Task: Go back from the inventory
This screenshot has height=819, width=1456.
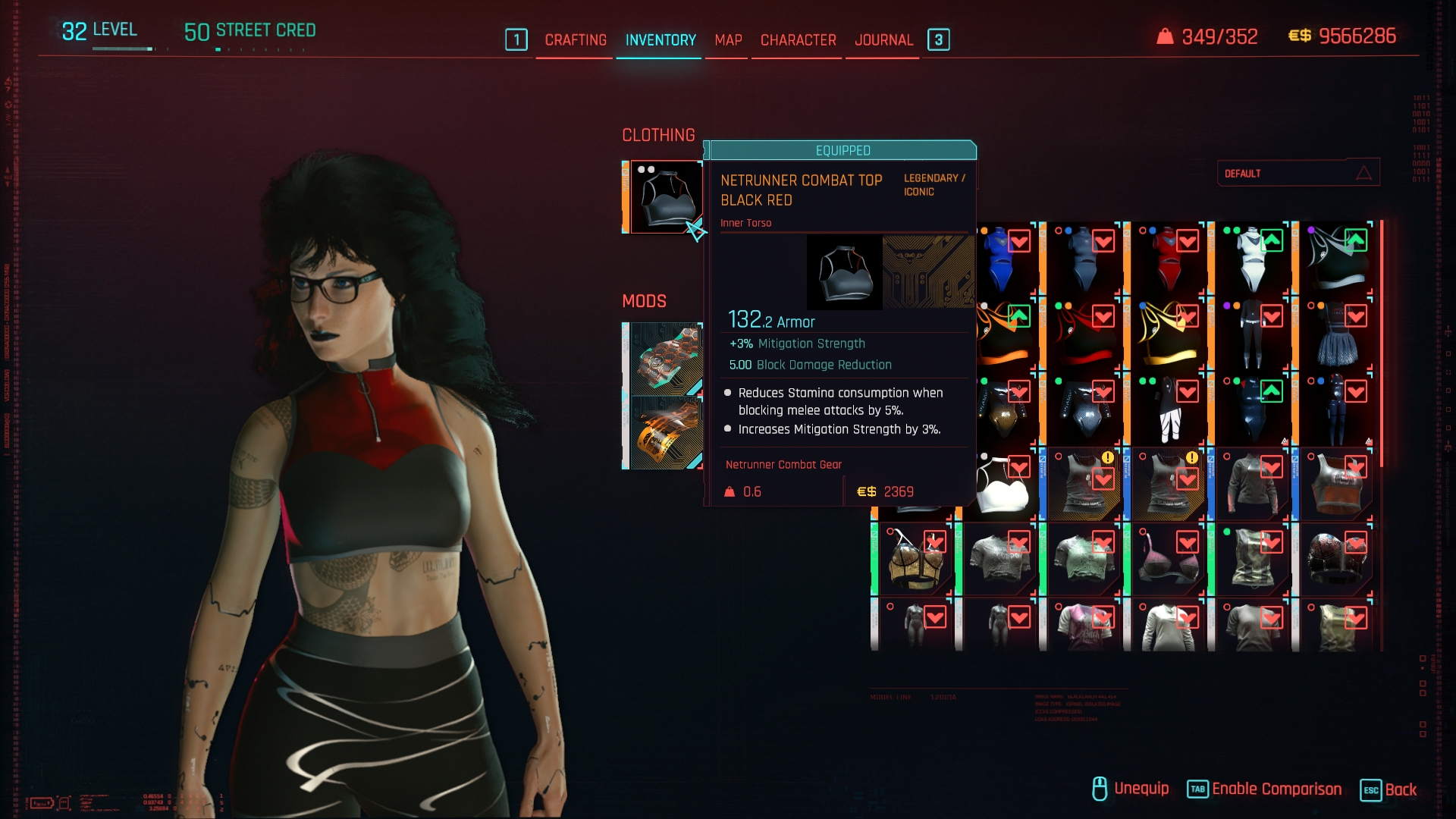Action: coord(1389,789)
